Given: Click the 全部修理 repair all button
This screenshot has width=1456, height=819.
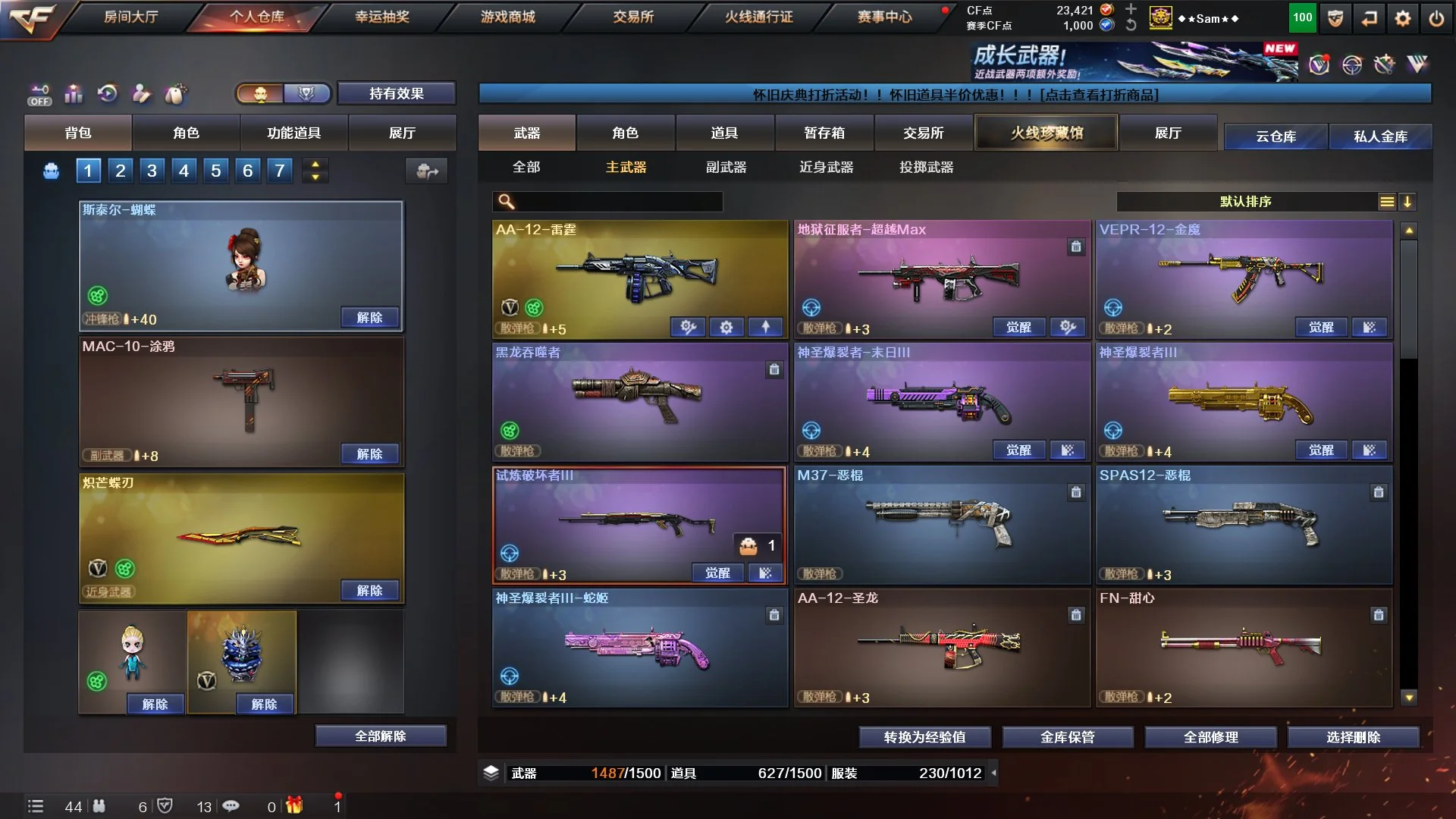Looking at the screenshot, I should coord(1210,737).
